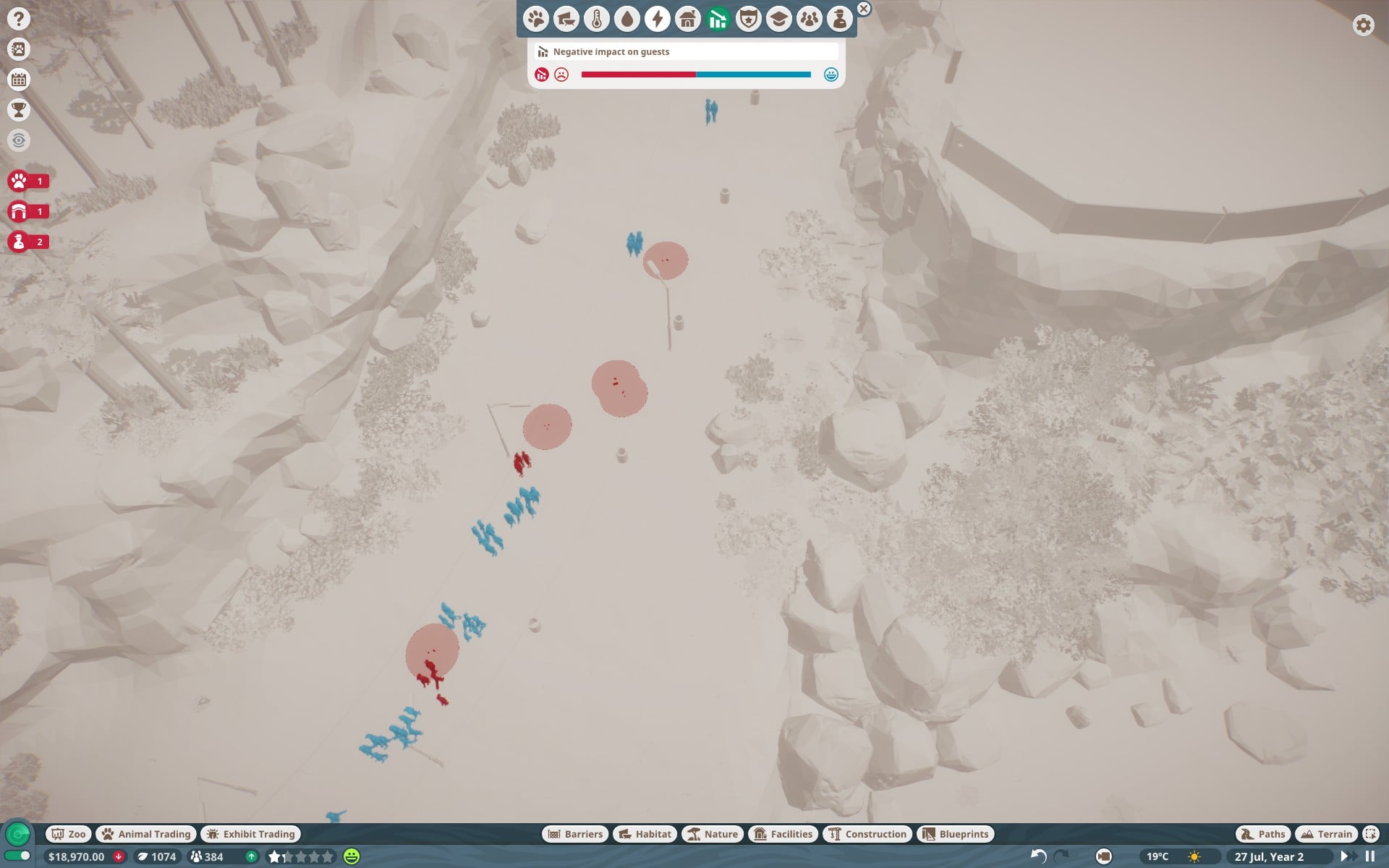
Task: Open the Terrain tool
Action: [1325, 834]
